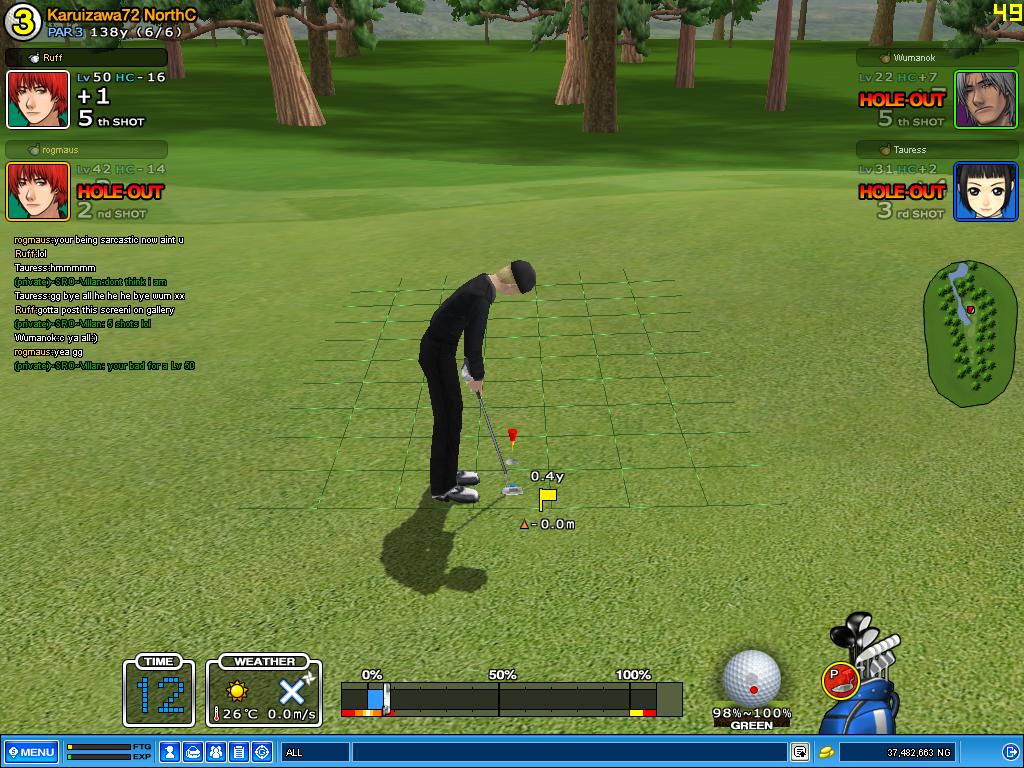
Task: Click the exit arrow button
Action: [x=1010, y=752]
